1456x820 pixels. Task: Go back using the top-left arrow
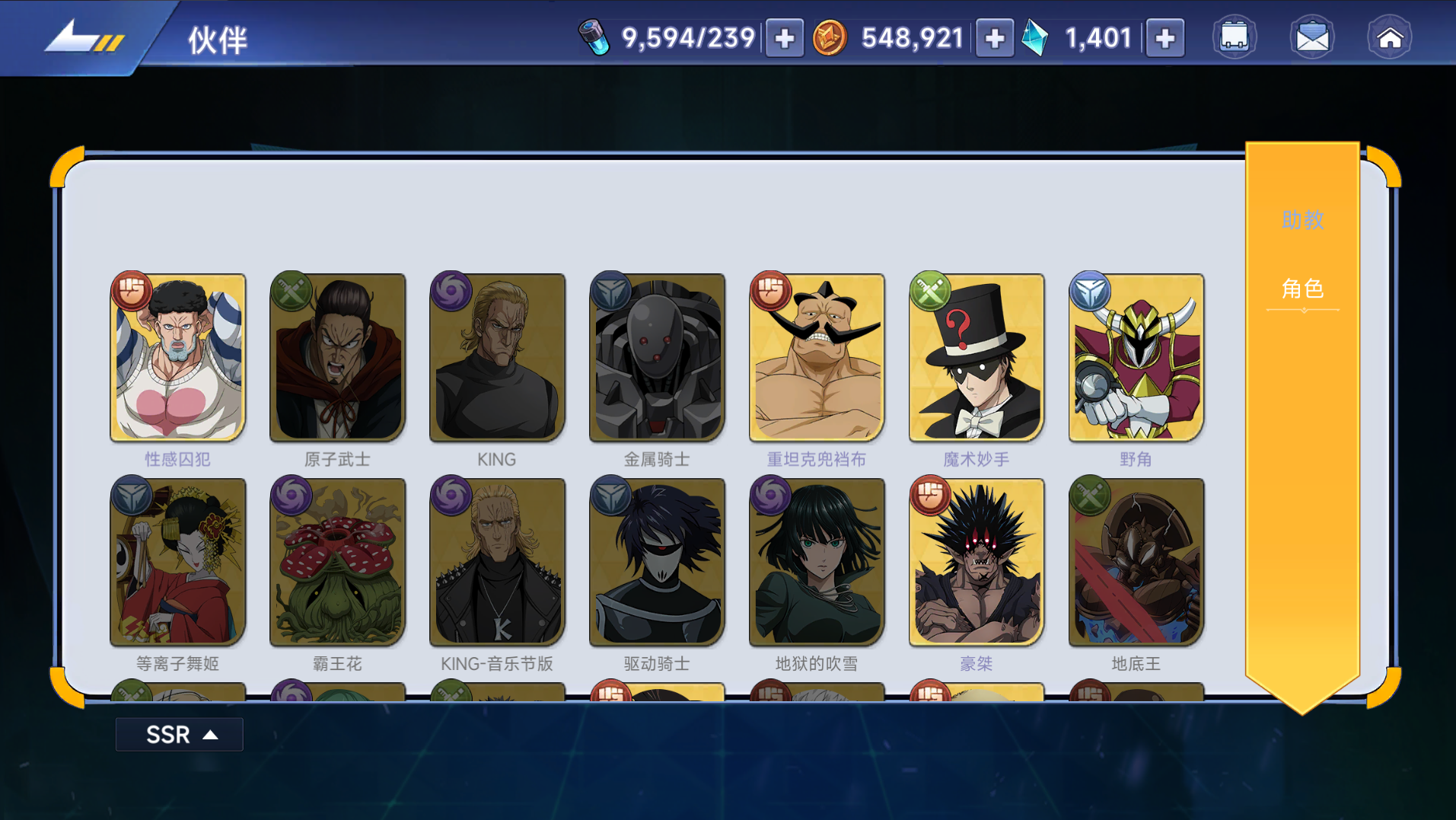point(82,37)
